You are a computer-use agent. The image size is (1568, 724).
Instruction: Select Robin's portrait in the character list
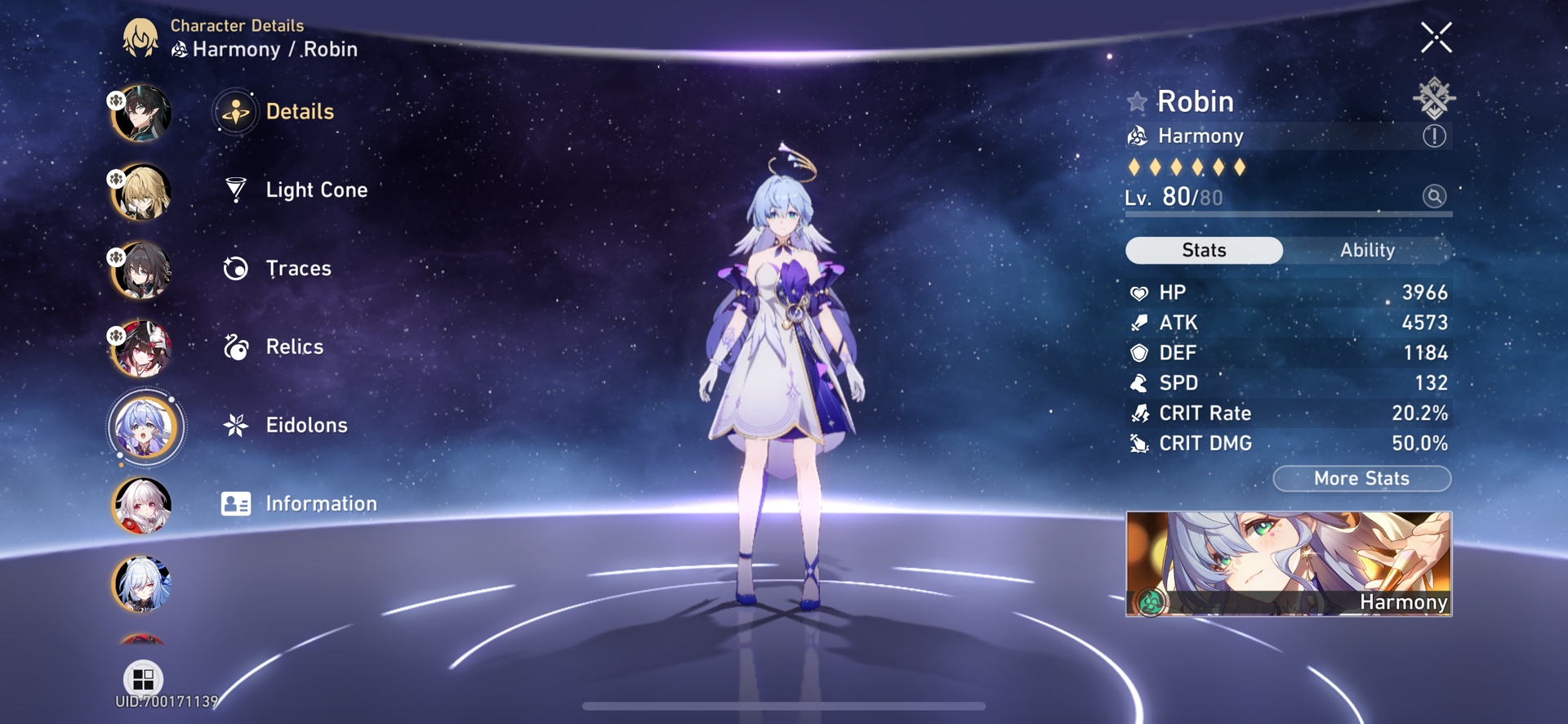tap(145, 427)
